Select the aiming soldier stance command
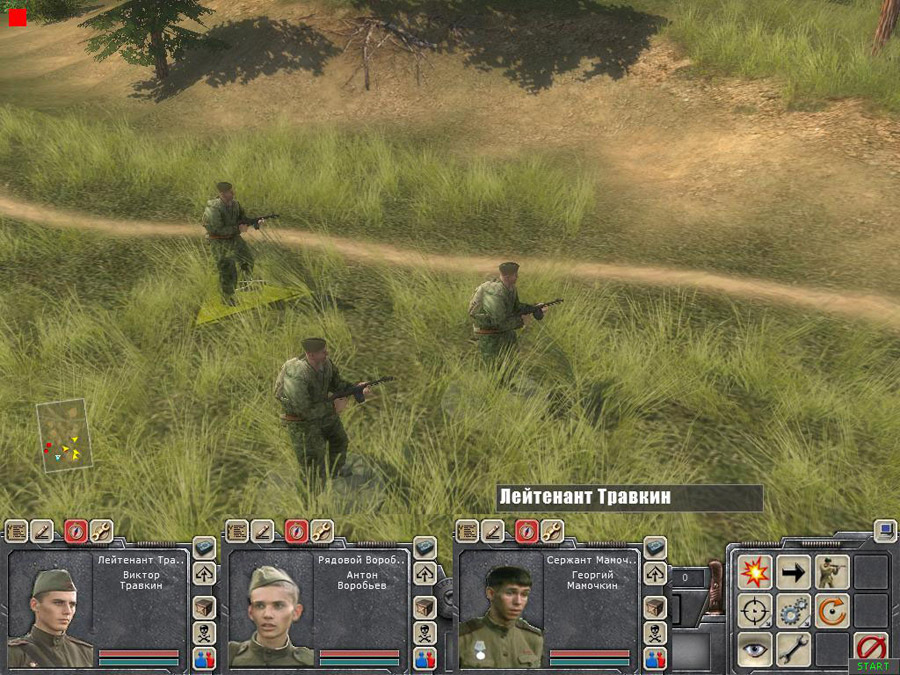The width and height of the screenshot is (900, 675). pyautogui.click(x=831, y=572)
